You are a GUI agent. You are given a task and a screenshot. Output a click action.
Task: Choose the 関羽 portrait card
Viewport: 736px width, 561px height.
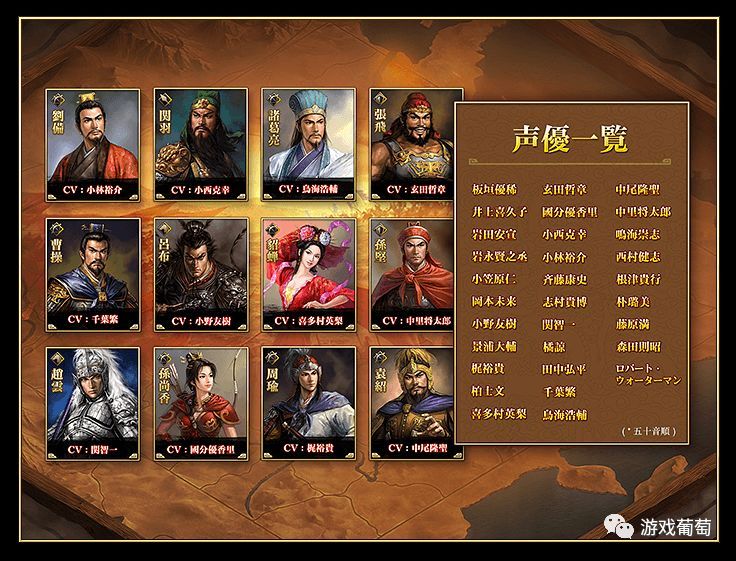[x=201, y=143]
